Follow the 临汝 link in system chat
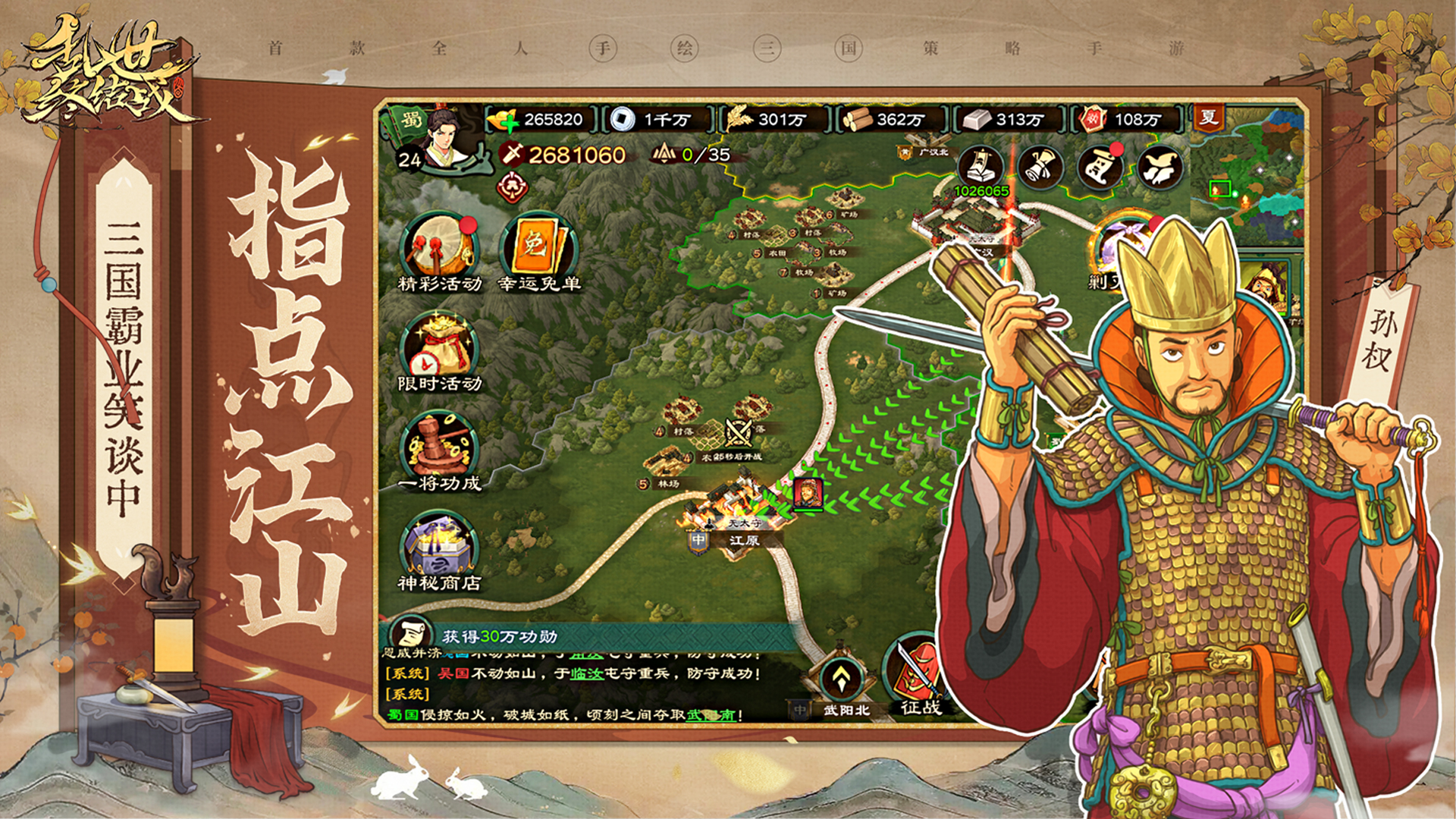 click(586, 673)
